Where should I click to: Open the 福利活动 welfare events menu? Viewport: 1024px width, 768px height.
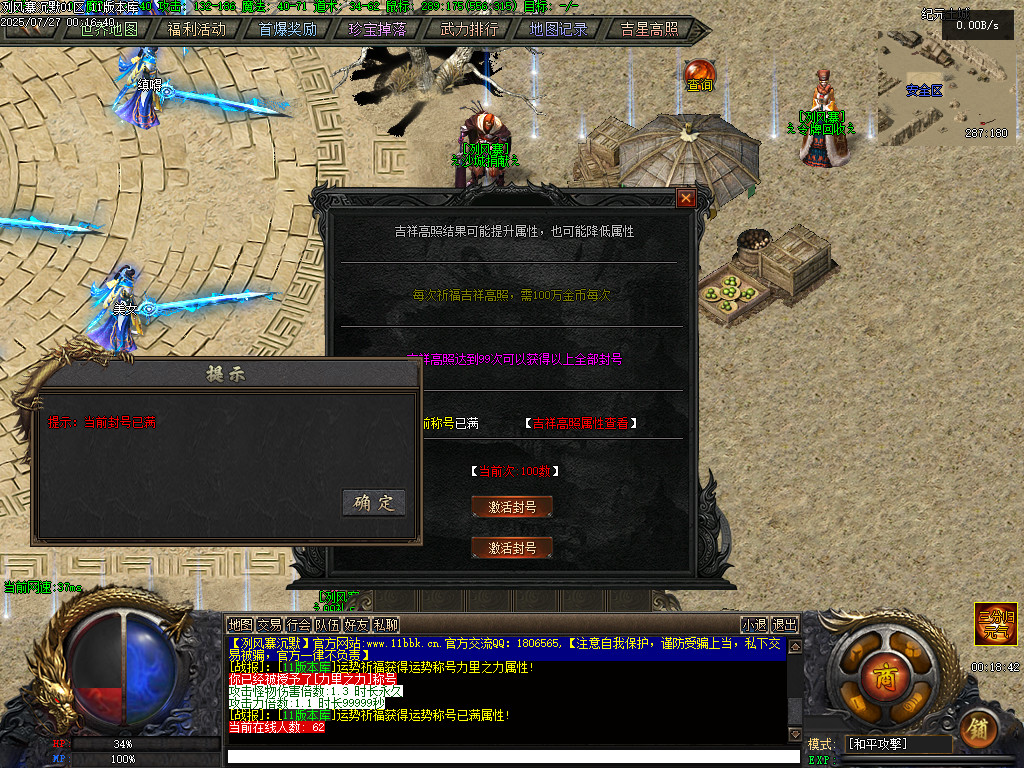click(196, 29)
